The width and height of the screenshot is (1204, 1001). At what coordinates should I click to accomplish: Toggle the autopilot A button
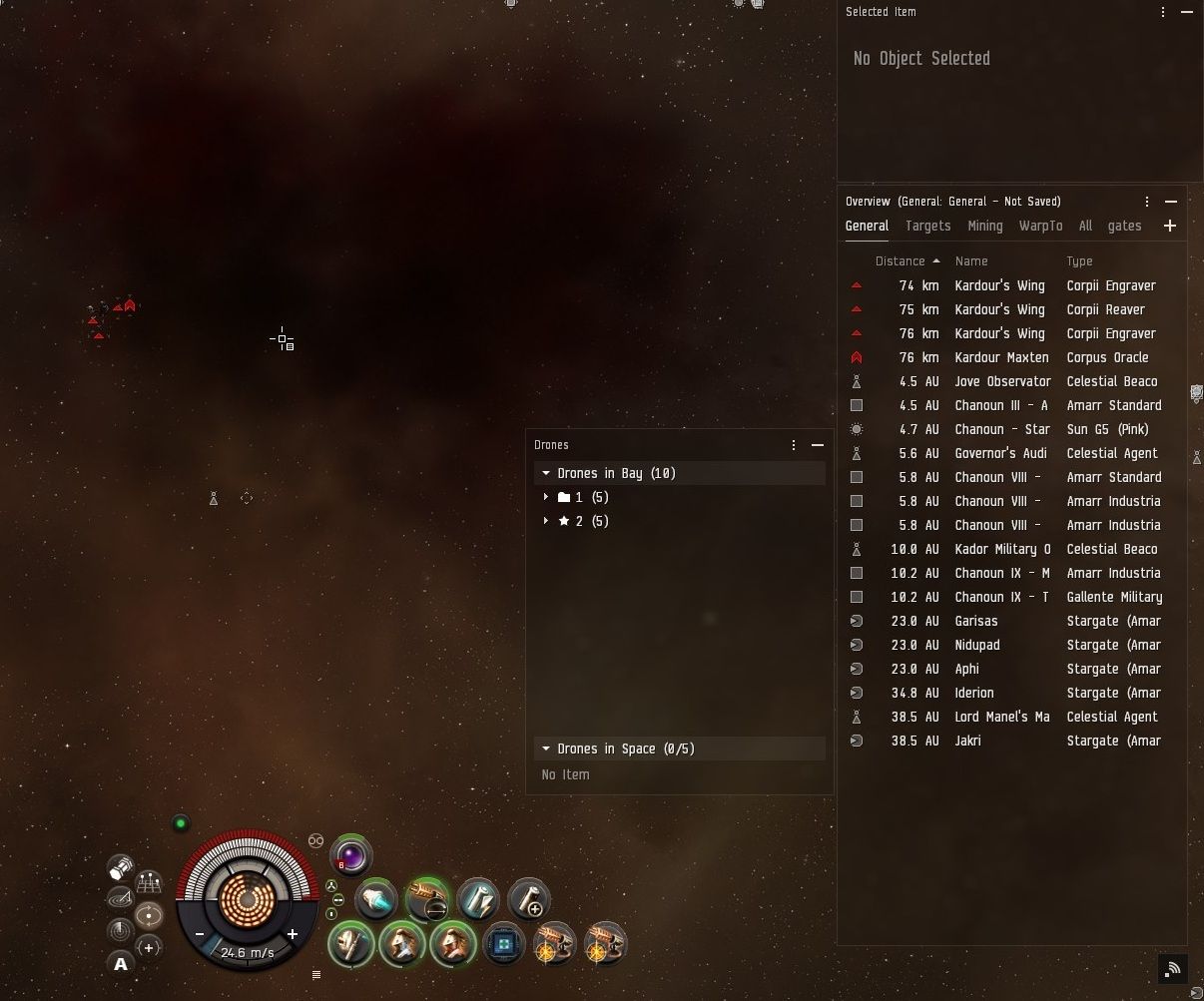[121, 963]
